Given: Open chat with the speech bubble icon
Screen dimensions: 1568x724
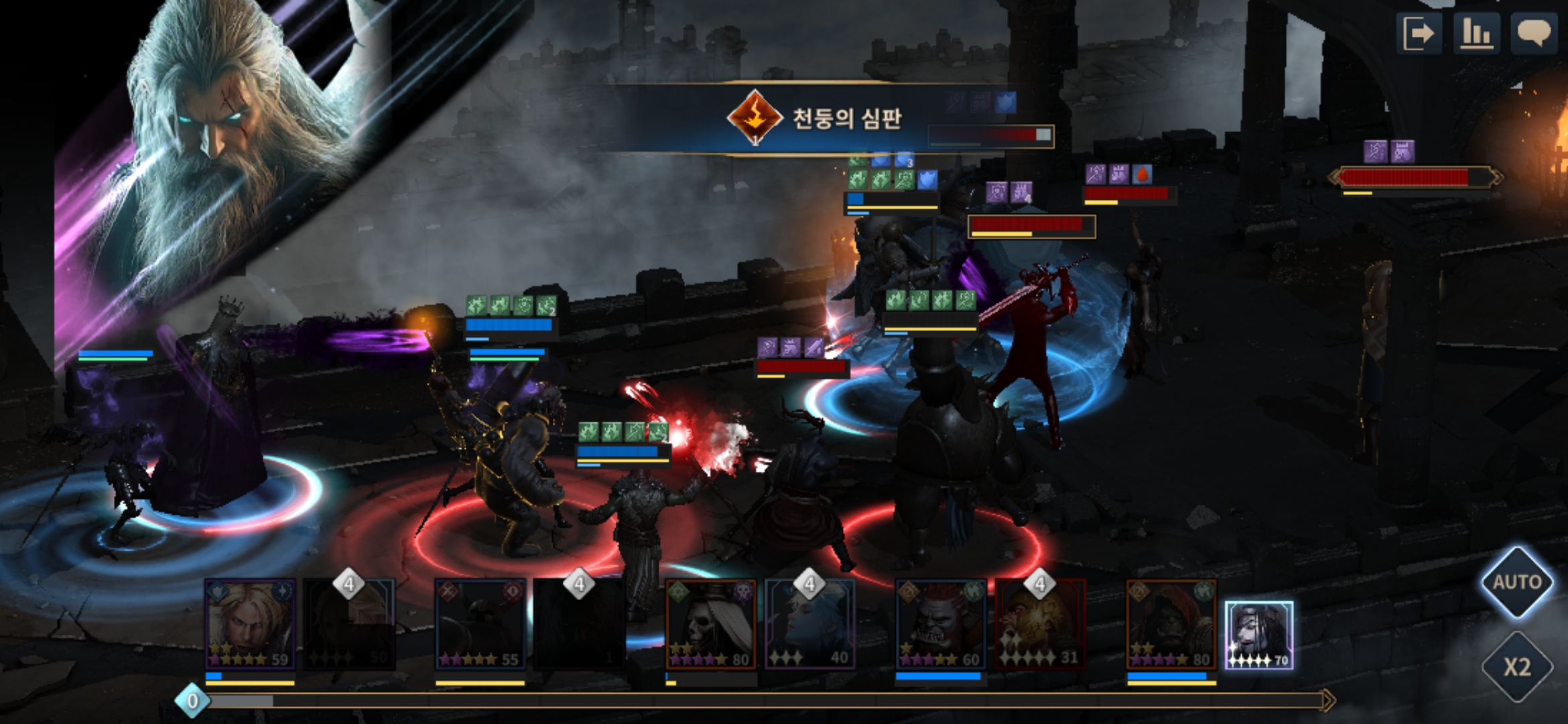Looking at the screenshot, I should pyautogui.click(x=1533, y=32).
